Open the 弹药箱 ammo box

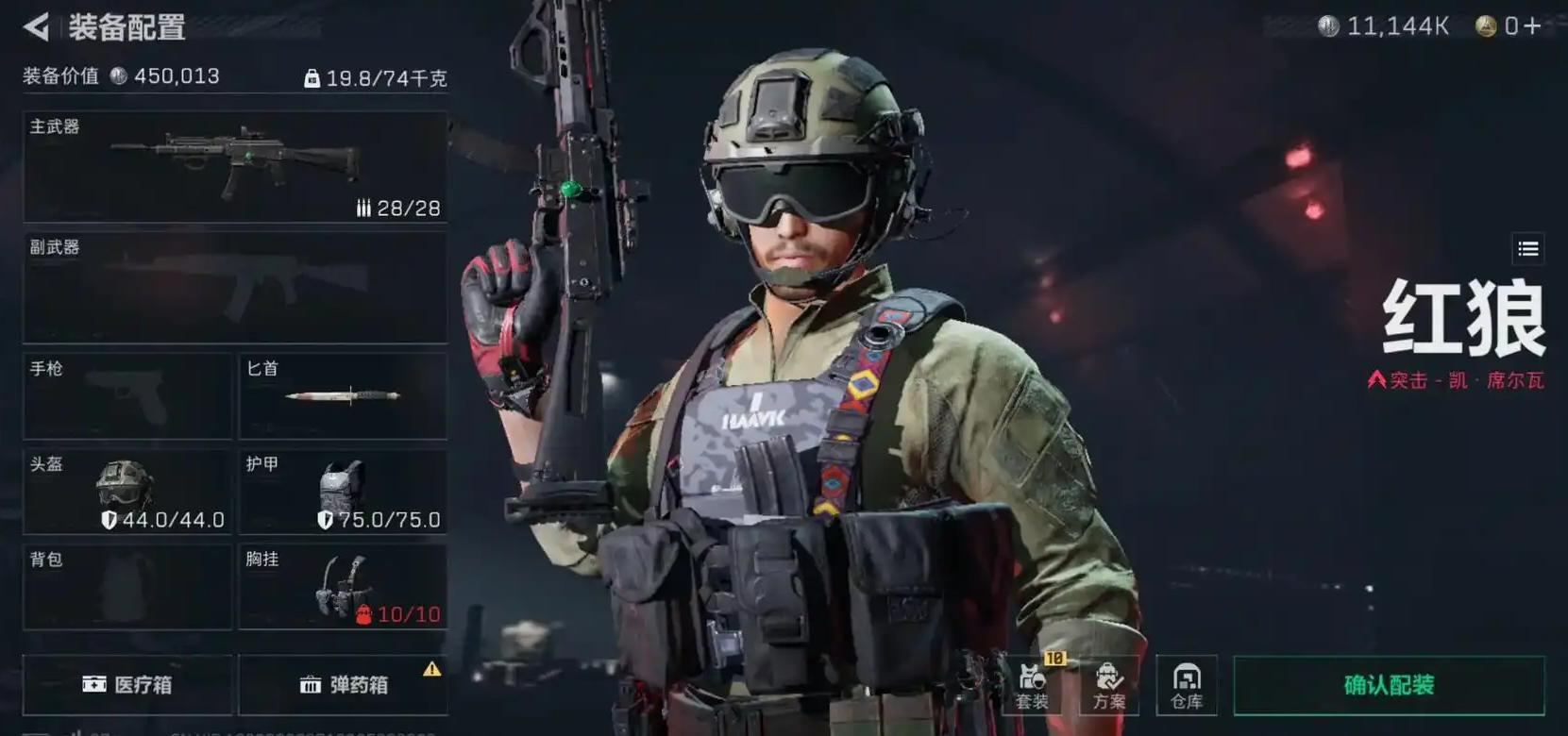tap(343, 685)
